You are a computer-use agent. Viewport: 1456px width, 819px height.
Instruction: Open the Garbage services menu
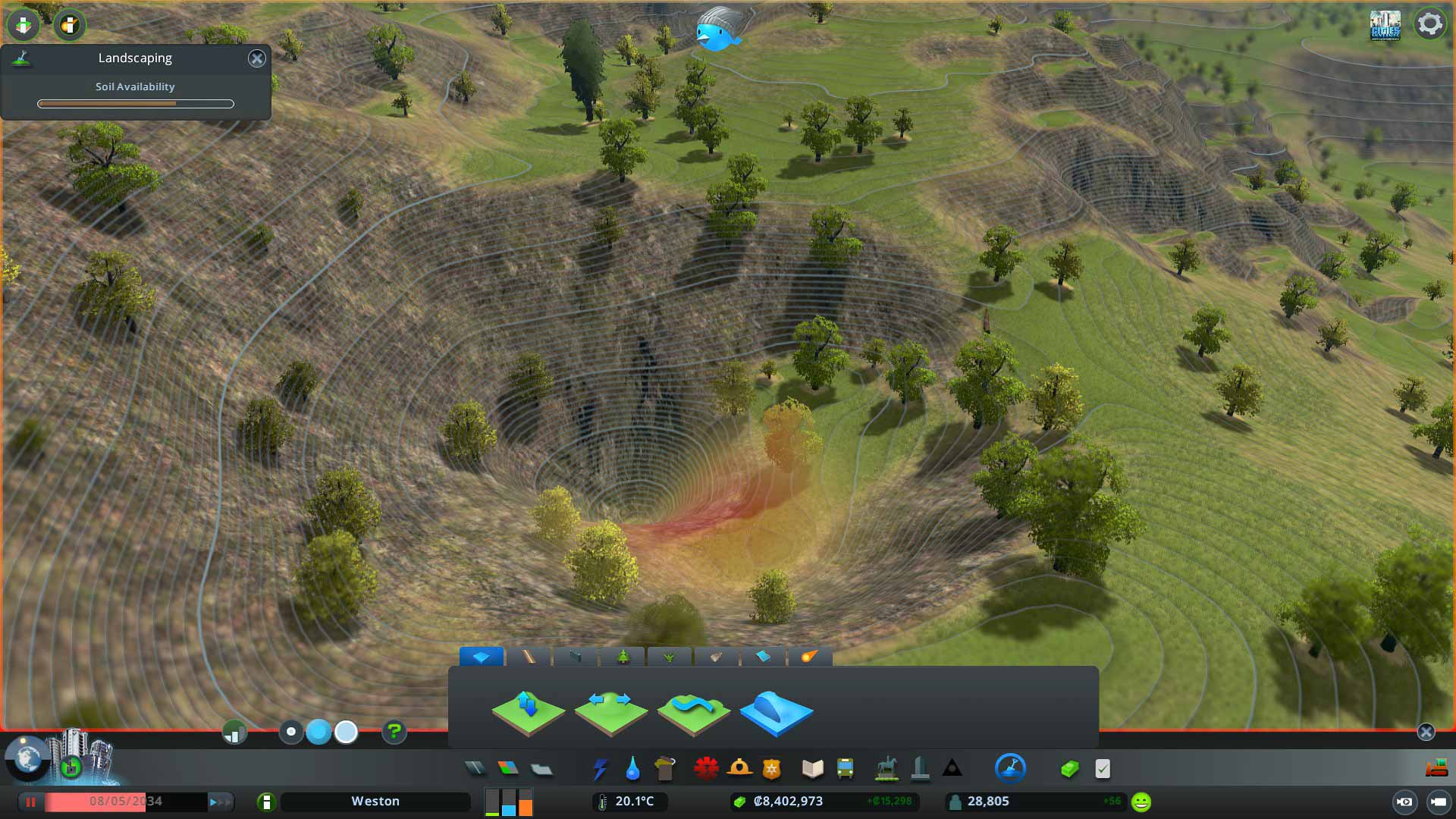(x=665, y=768)
